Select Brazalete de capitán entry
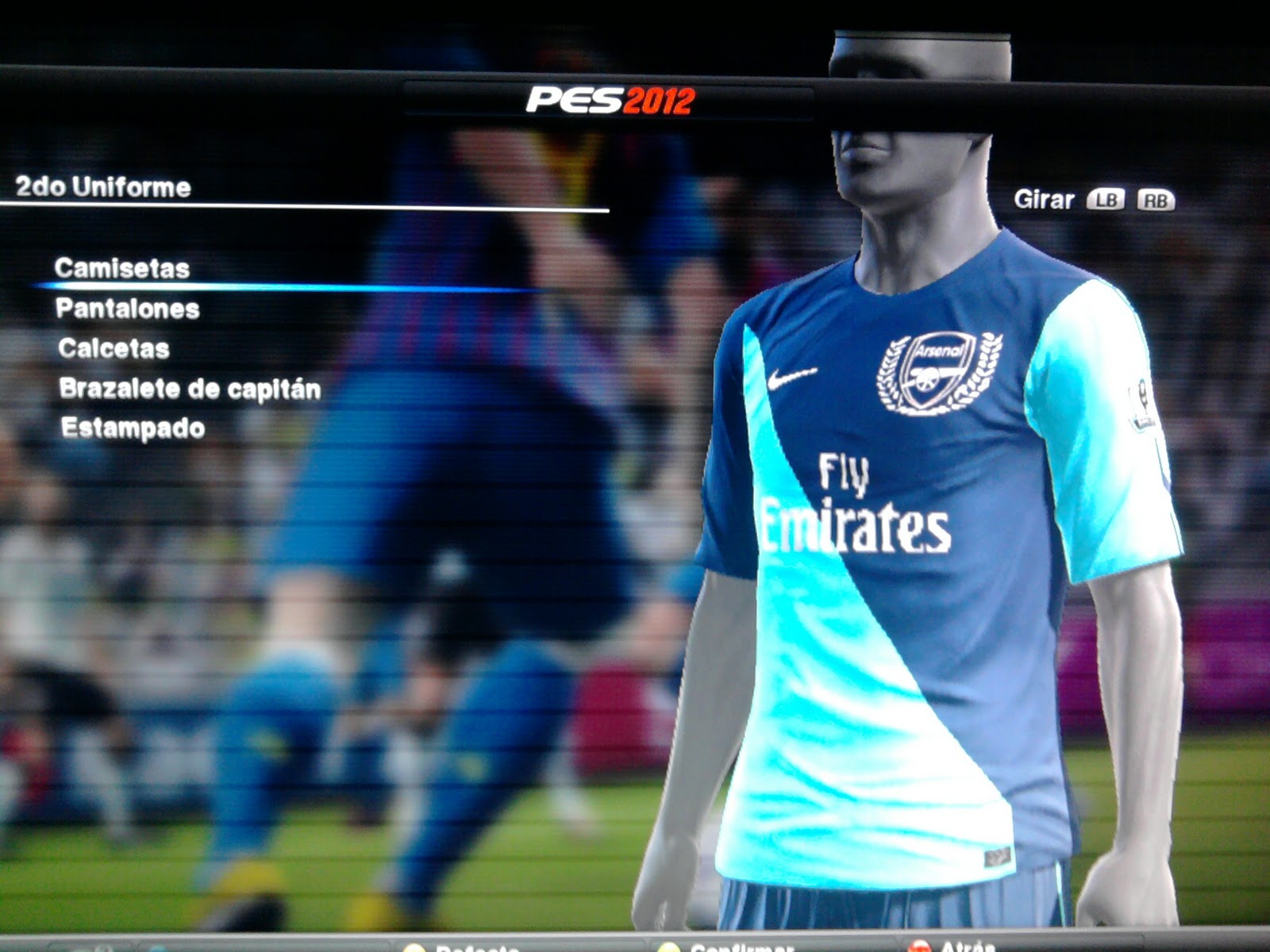Viewport: 1270px width, 952px height. click(190, 389)
